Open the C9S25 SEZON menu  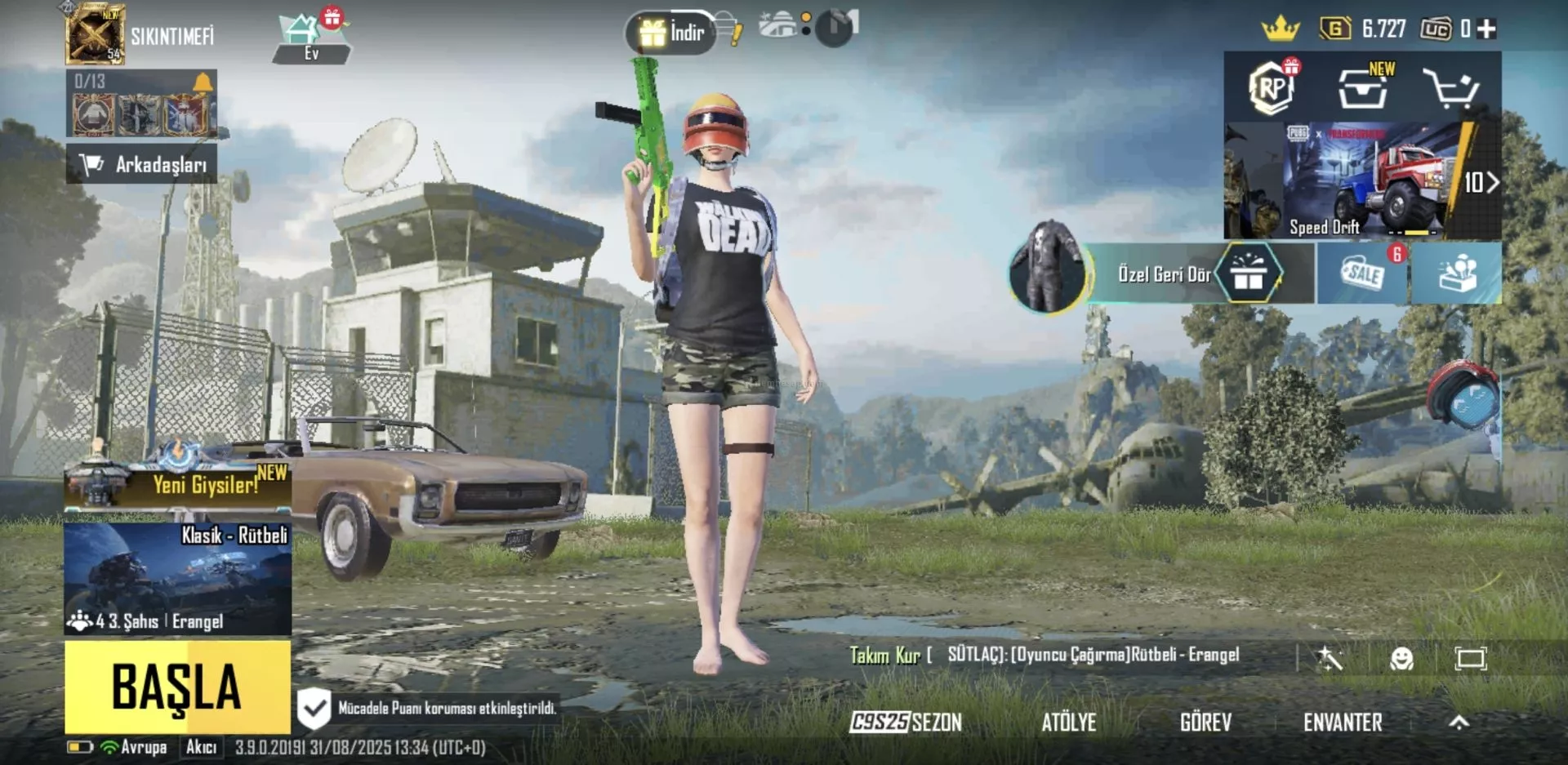point(906,723)
